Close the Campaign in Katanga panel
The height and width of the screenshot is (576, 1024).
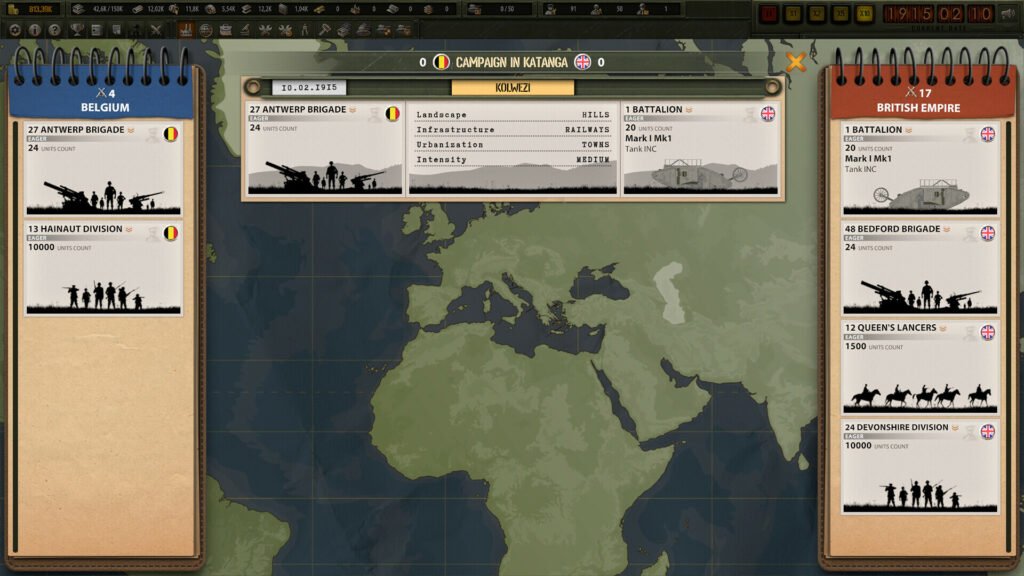796,63
